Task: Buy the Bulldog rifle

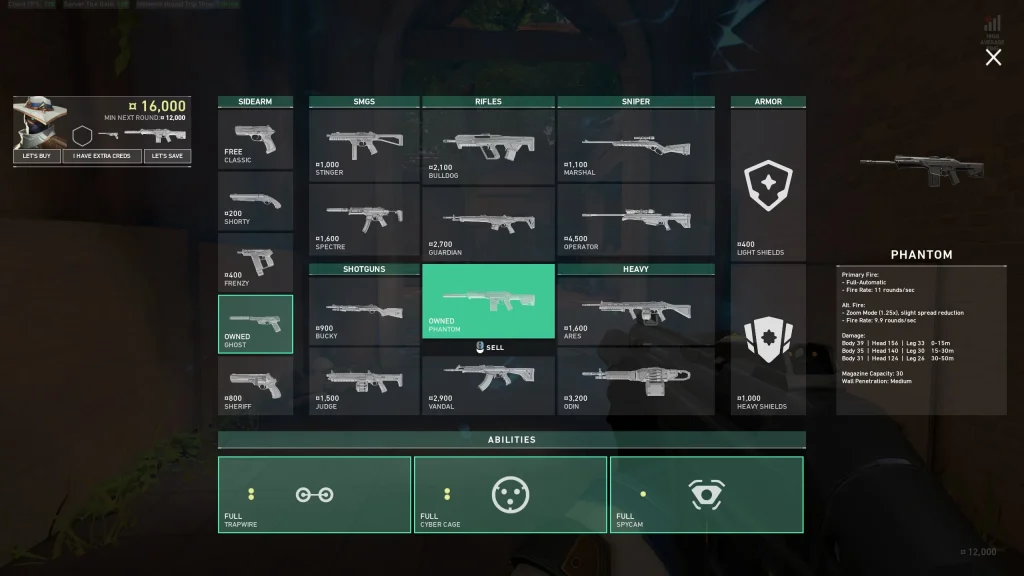Action: [488, 145]
